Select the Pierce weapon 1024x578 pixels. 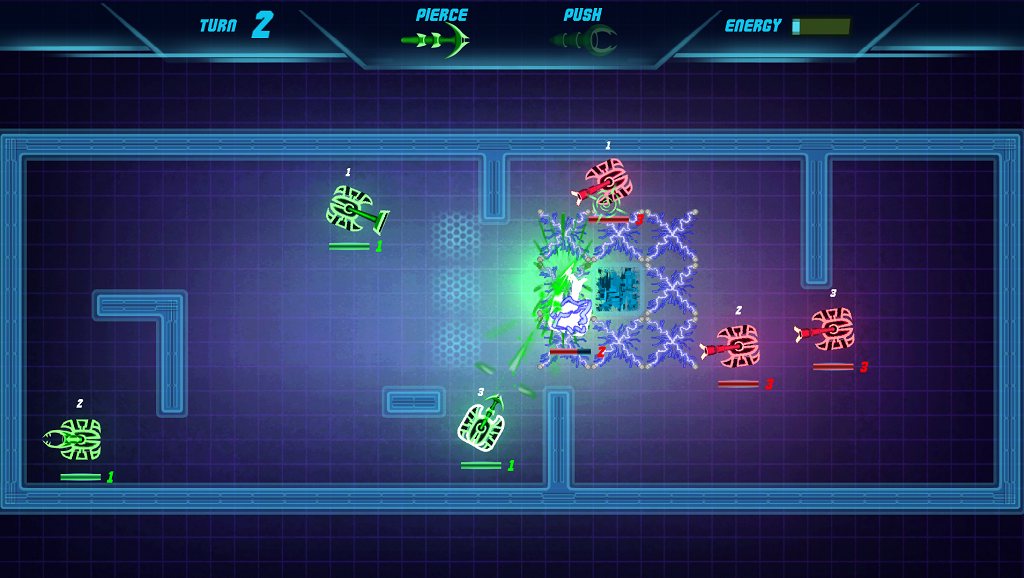[438, 39]
